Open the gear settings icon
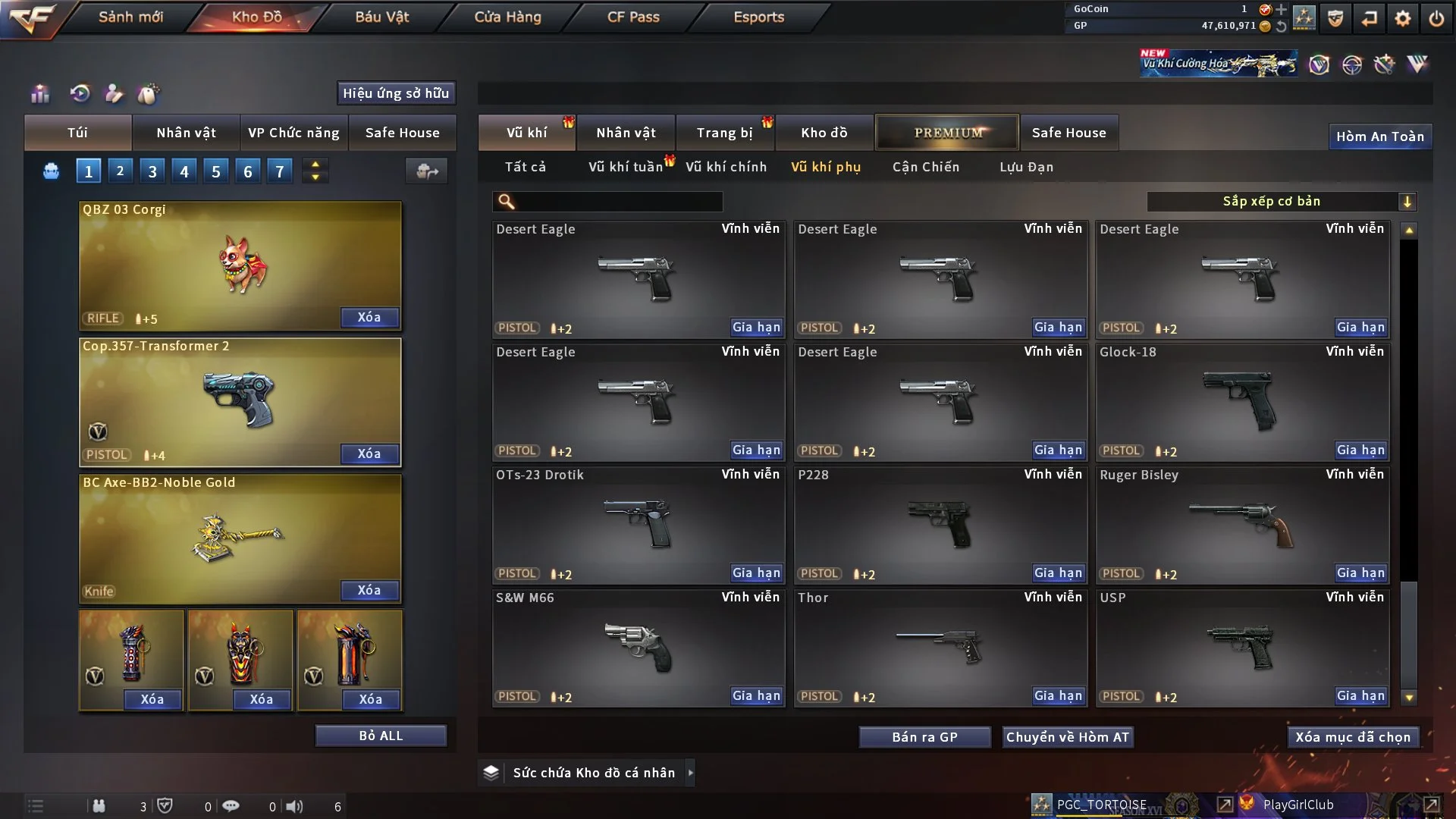Viewport: 1456px width, 819px height. (x=1403, y=18)
